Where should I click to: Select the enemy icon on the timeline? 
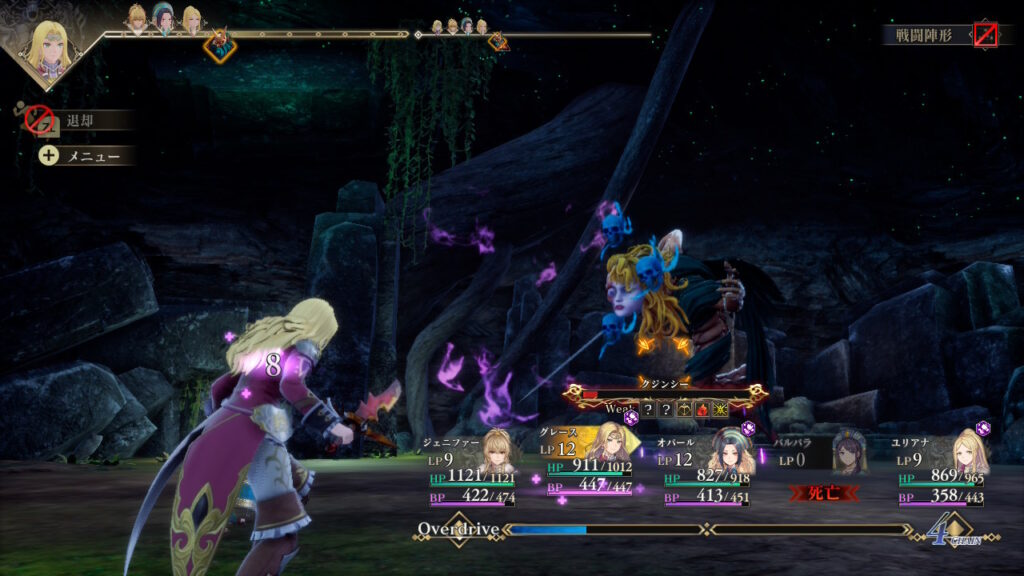[219, 44]
